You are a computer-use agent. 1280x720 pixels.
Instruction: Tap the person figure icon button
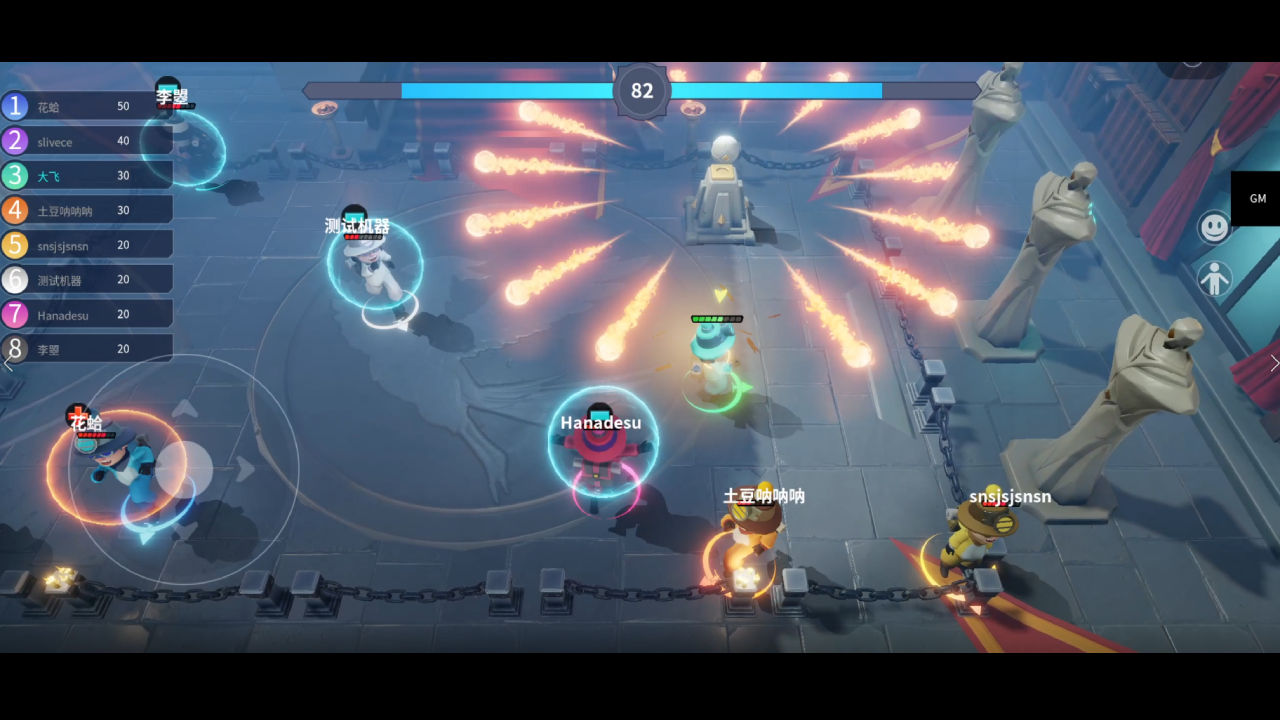1214,279
